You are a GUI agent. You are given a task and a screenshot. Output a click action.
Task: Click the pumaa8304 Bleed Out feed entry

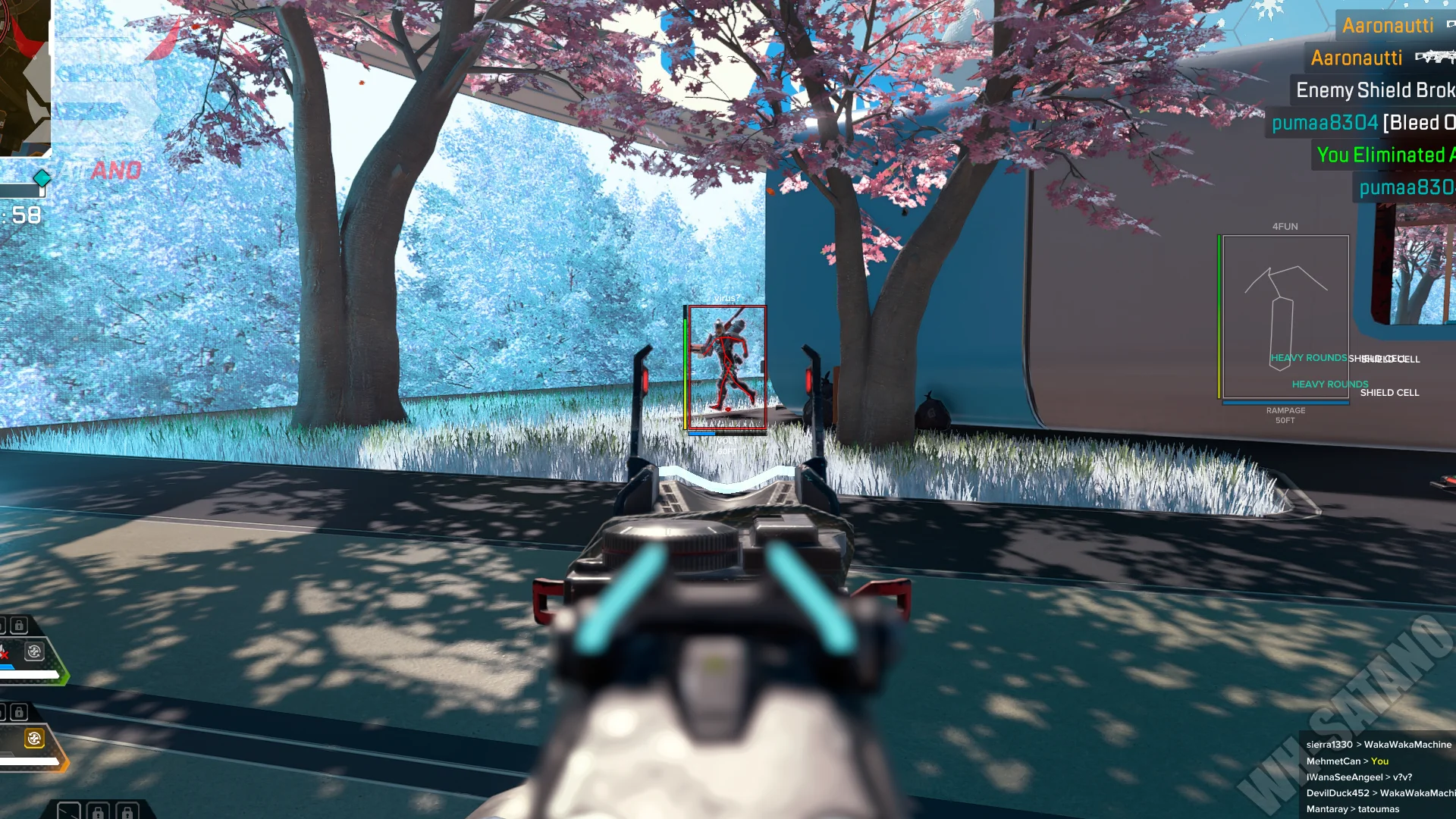tap(1362, 123)
